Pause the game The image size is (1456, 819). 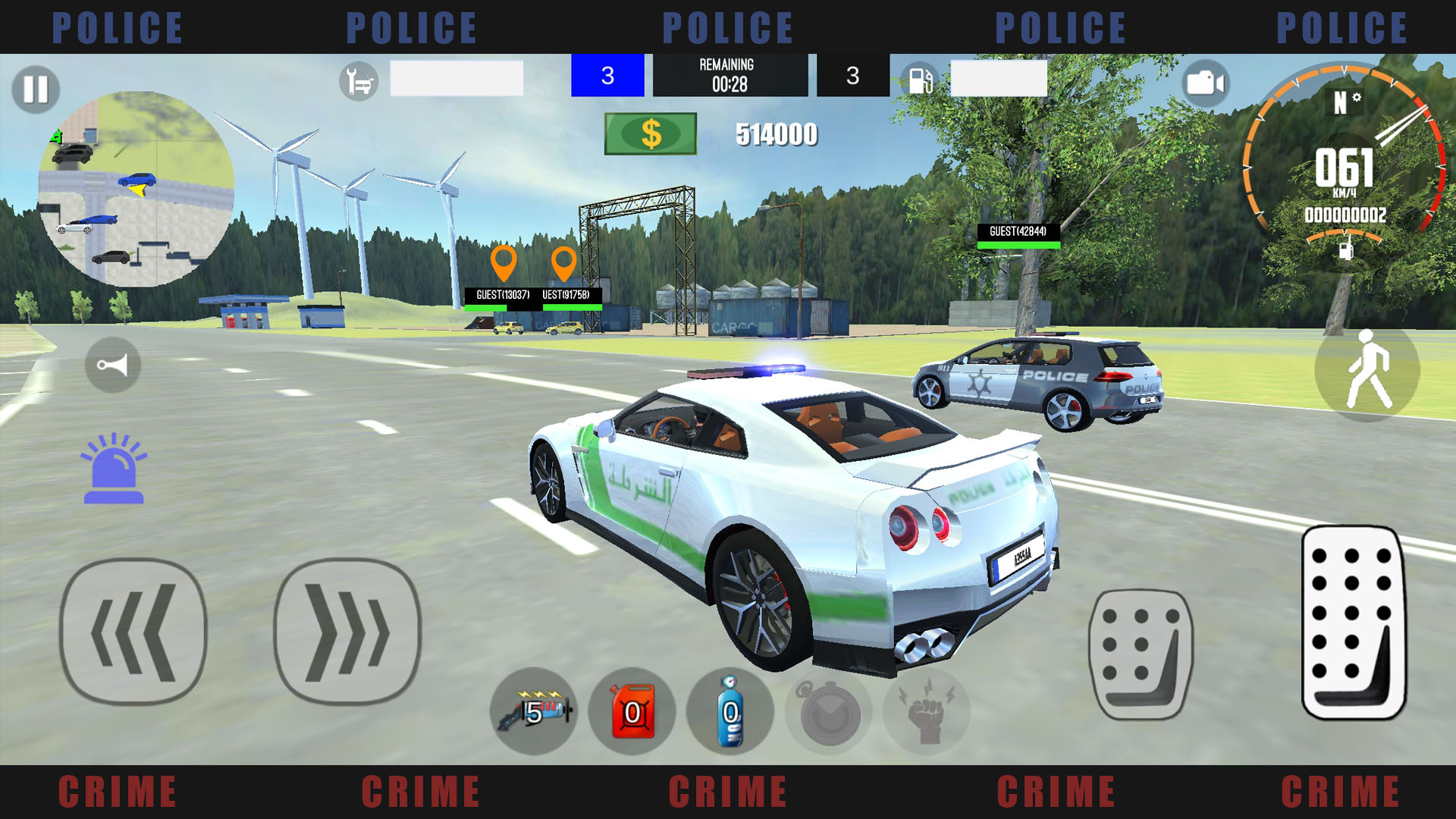pos(35,89)
